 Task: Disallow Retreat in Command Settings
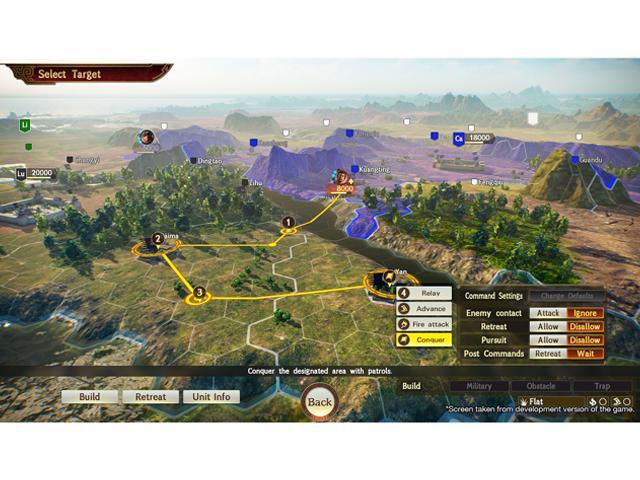click(x=586, y=327)
